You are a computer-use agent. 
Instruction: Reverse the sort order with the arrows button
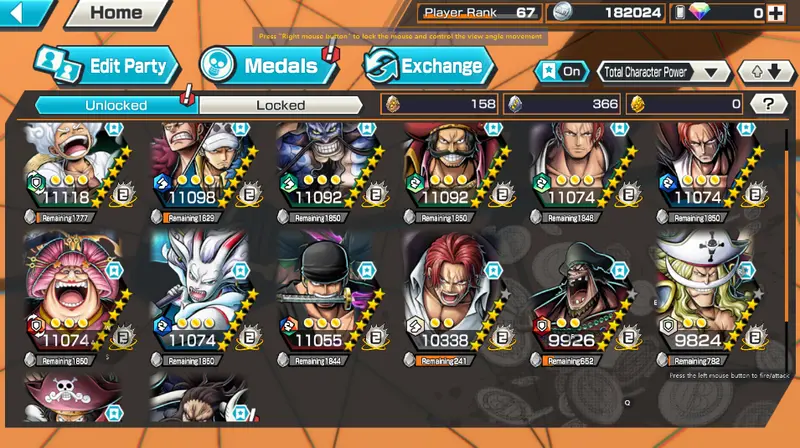pos(766,72)
